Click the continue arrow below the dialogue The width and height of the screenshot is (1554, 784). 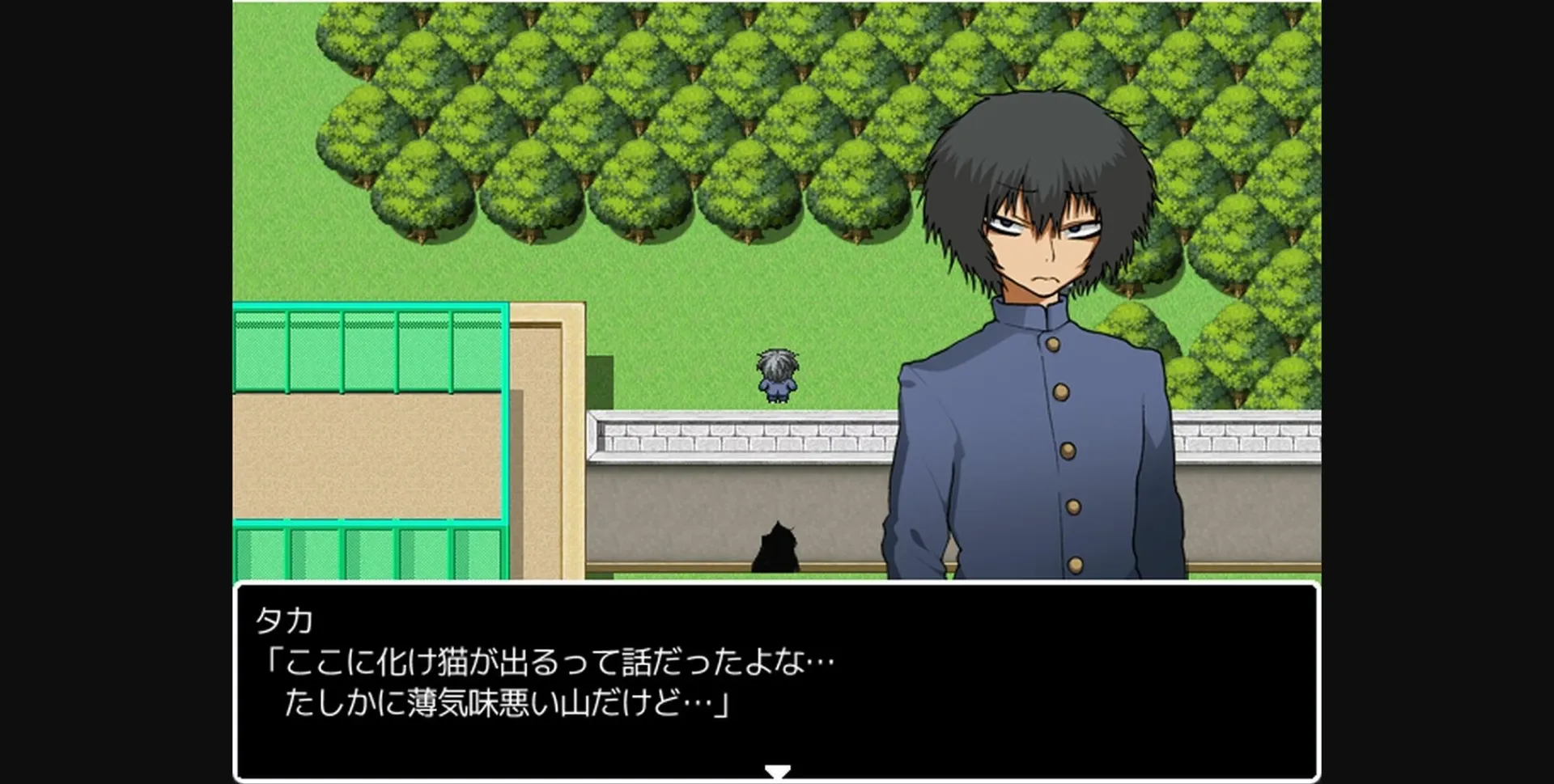click(776, 769)
